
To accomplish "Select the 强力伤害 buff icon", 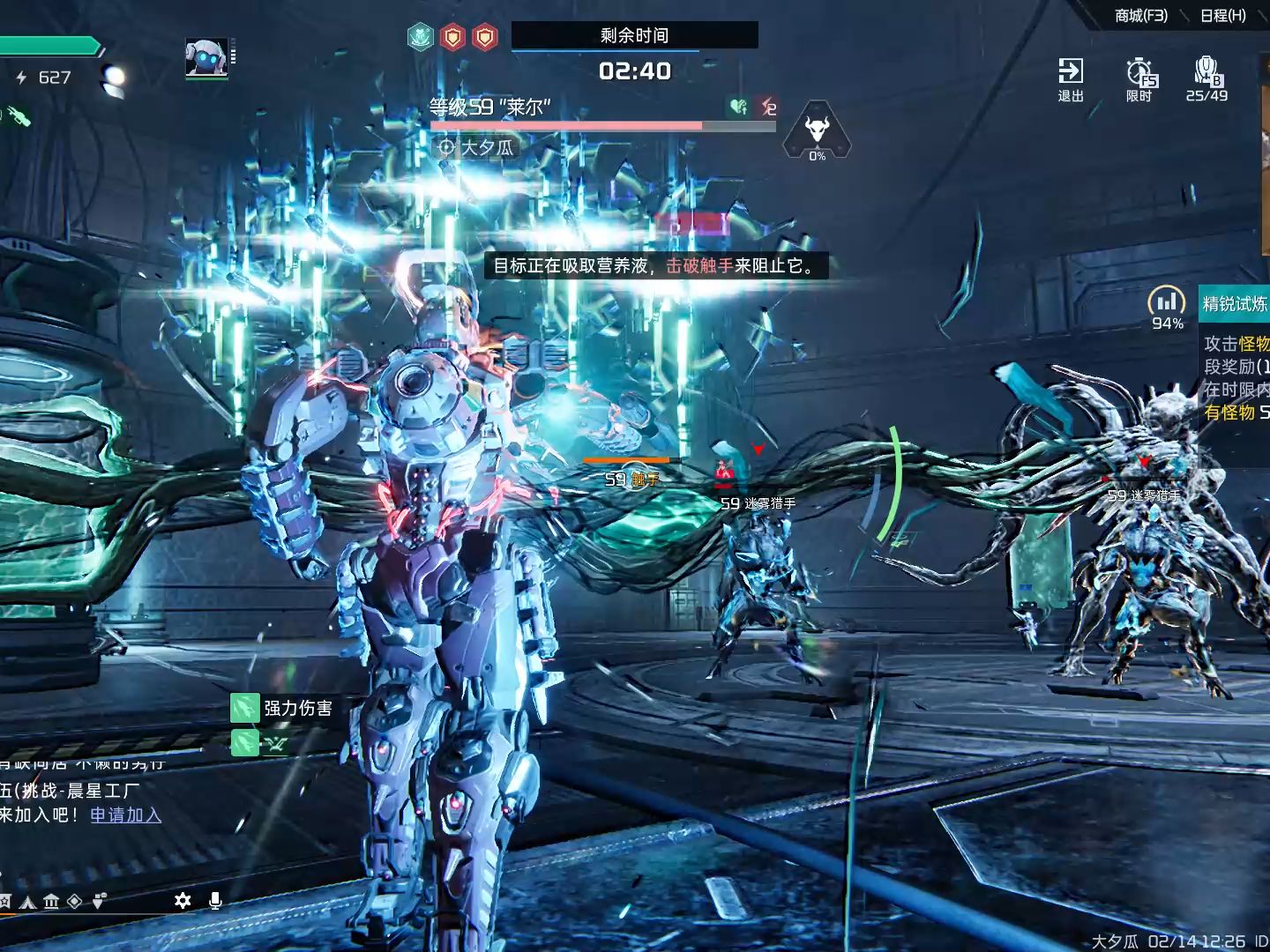I will point(244,708).
